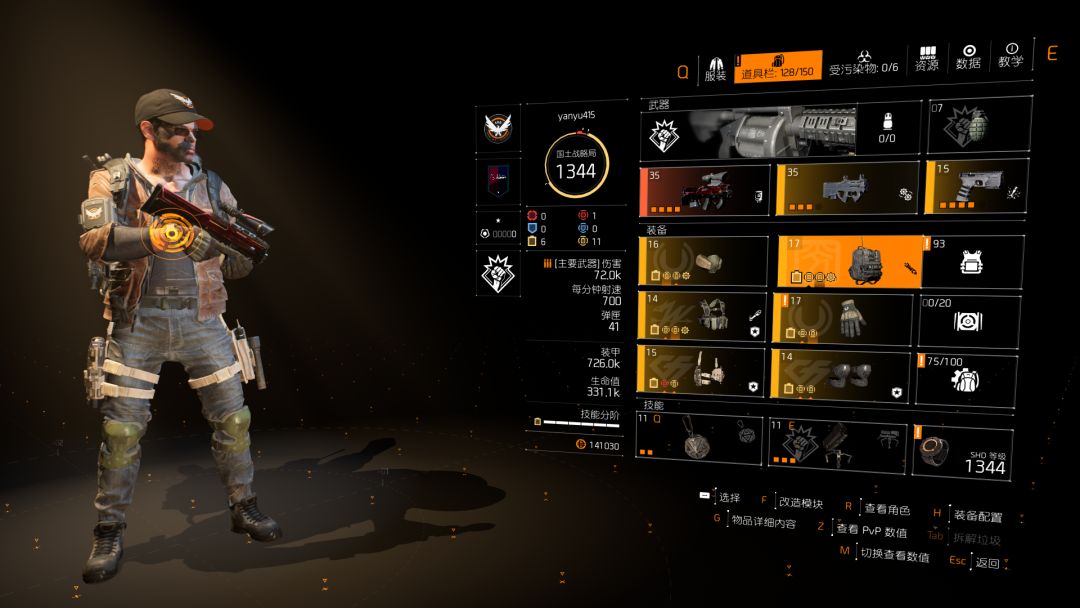
Task: Select the pistol sidearm slot
Action: tap(976, 189)
